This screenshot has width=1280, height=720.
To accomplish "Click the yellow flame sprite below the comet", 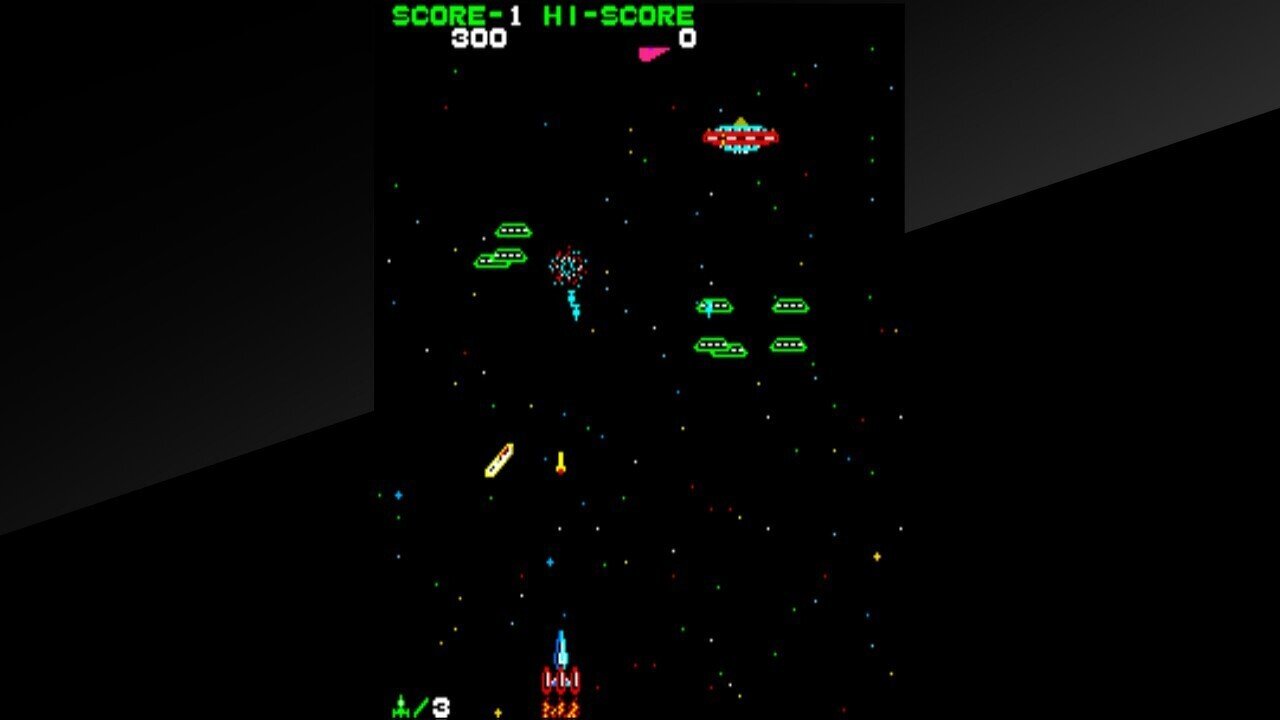I will [x=562, y=462].
